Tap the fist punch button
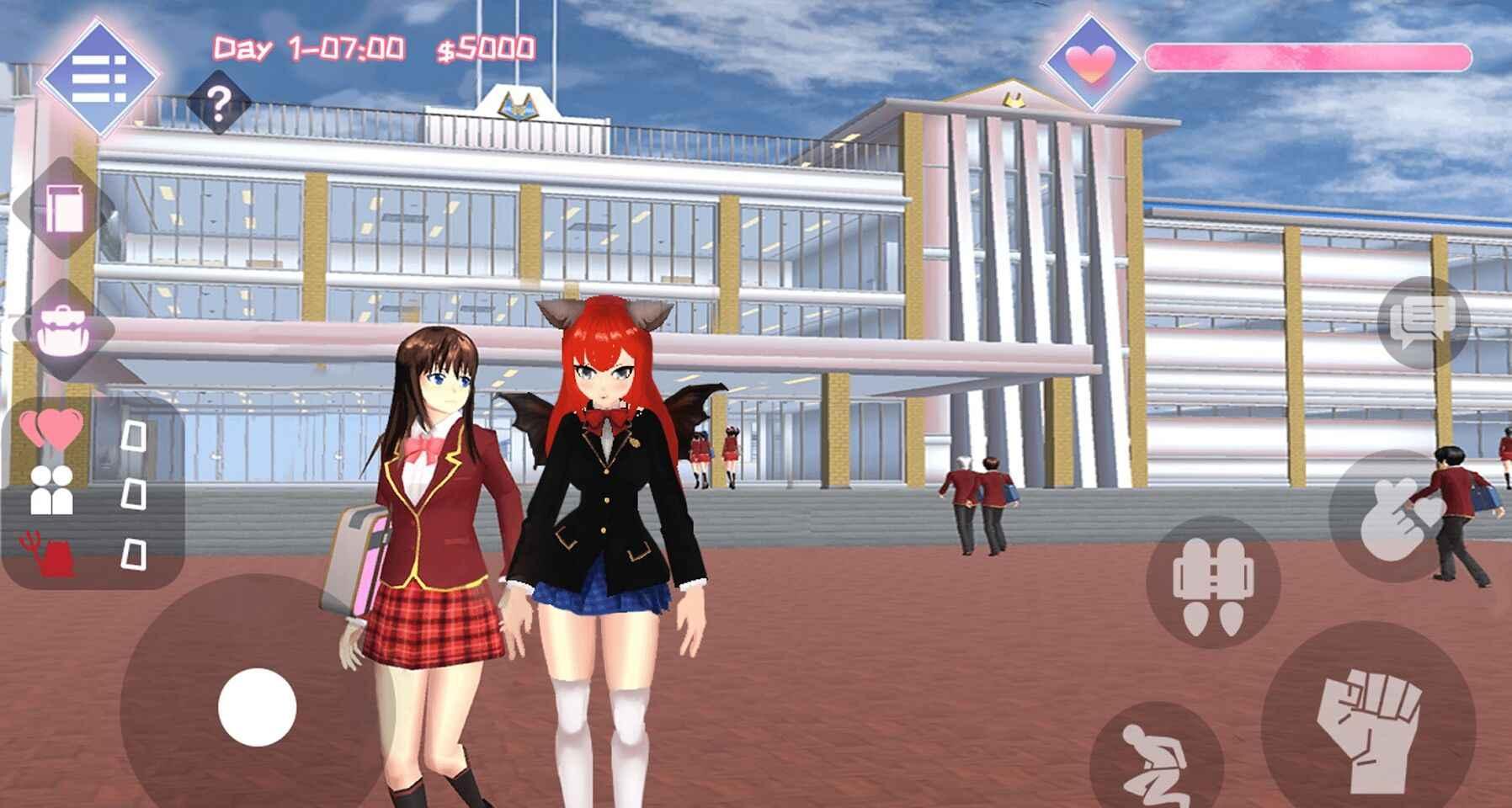The height and width of the screenshot is (808, 1512). tap(1368, 726)
